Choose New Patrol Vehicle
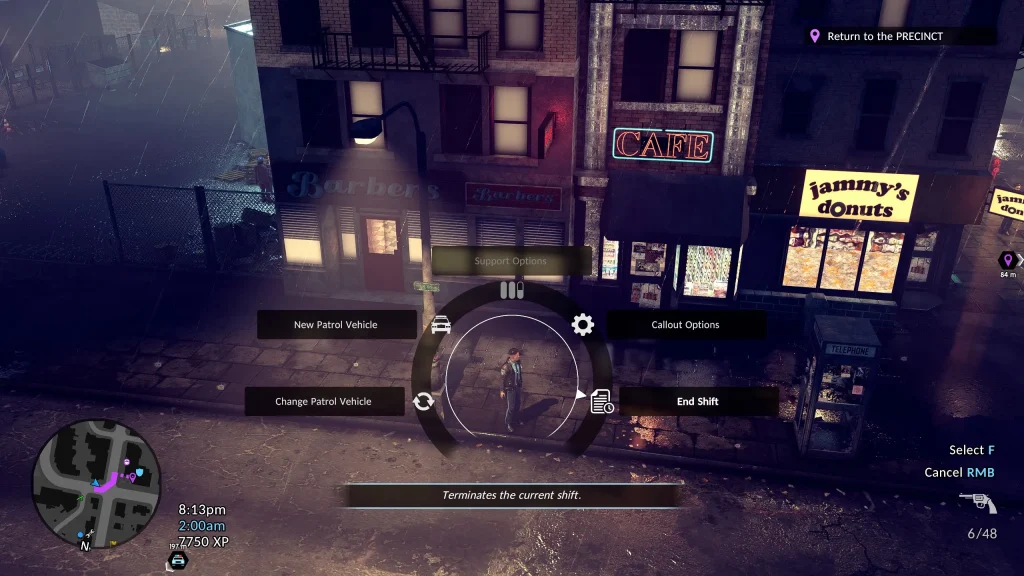The height and width of the screenshot is (576, 1024). coord(336,325)
